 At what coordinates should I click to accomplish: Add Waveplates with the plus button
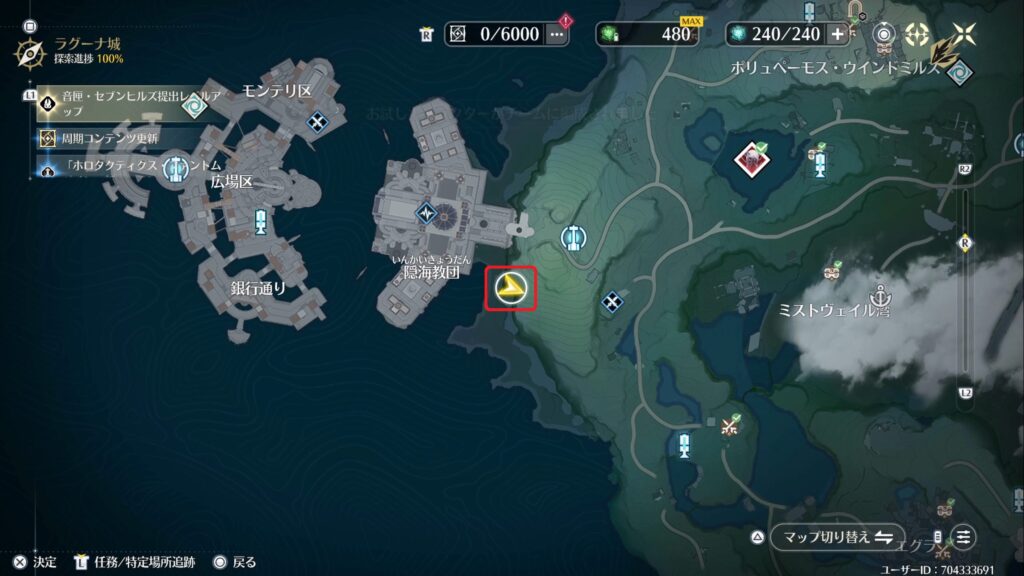pyautogui.click(x=838, y=34)
